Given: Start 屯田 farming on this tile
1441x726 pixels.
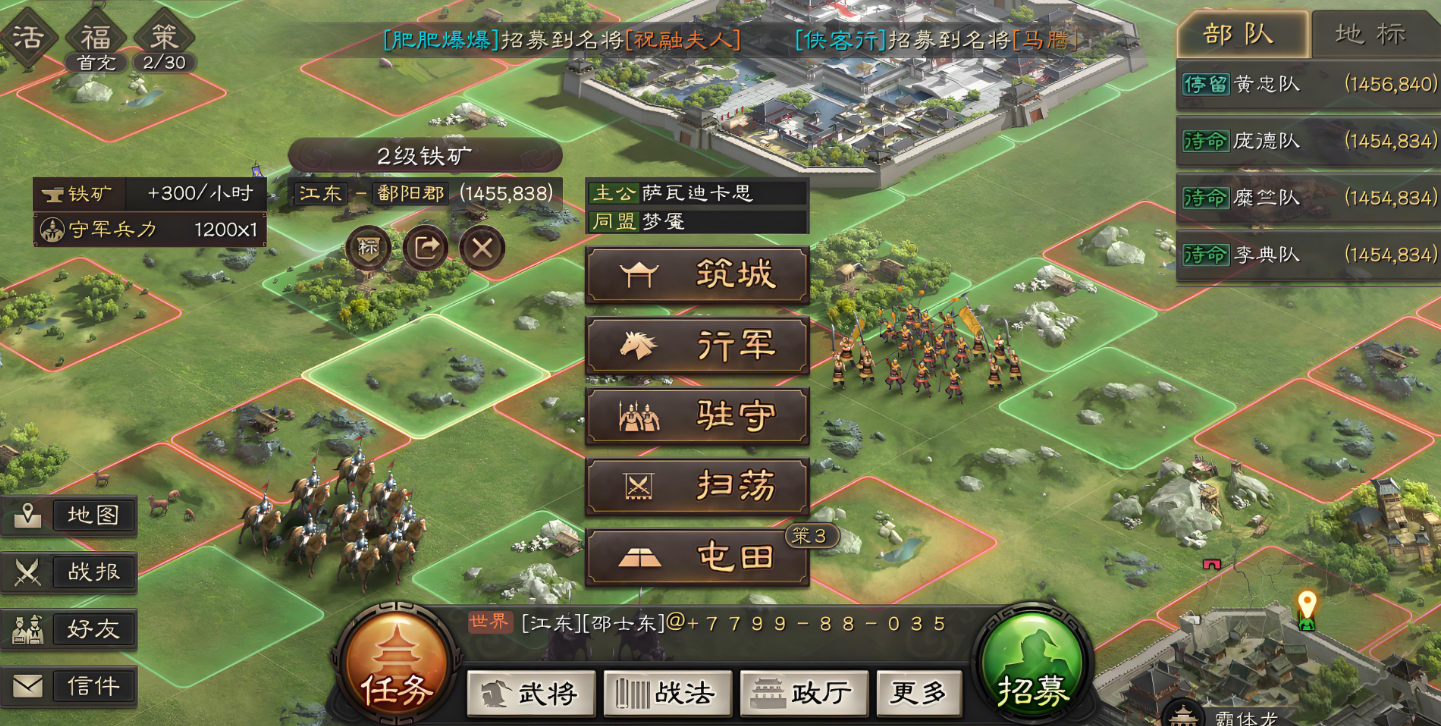Looking at the screenshot, I should pos(697,558).
